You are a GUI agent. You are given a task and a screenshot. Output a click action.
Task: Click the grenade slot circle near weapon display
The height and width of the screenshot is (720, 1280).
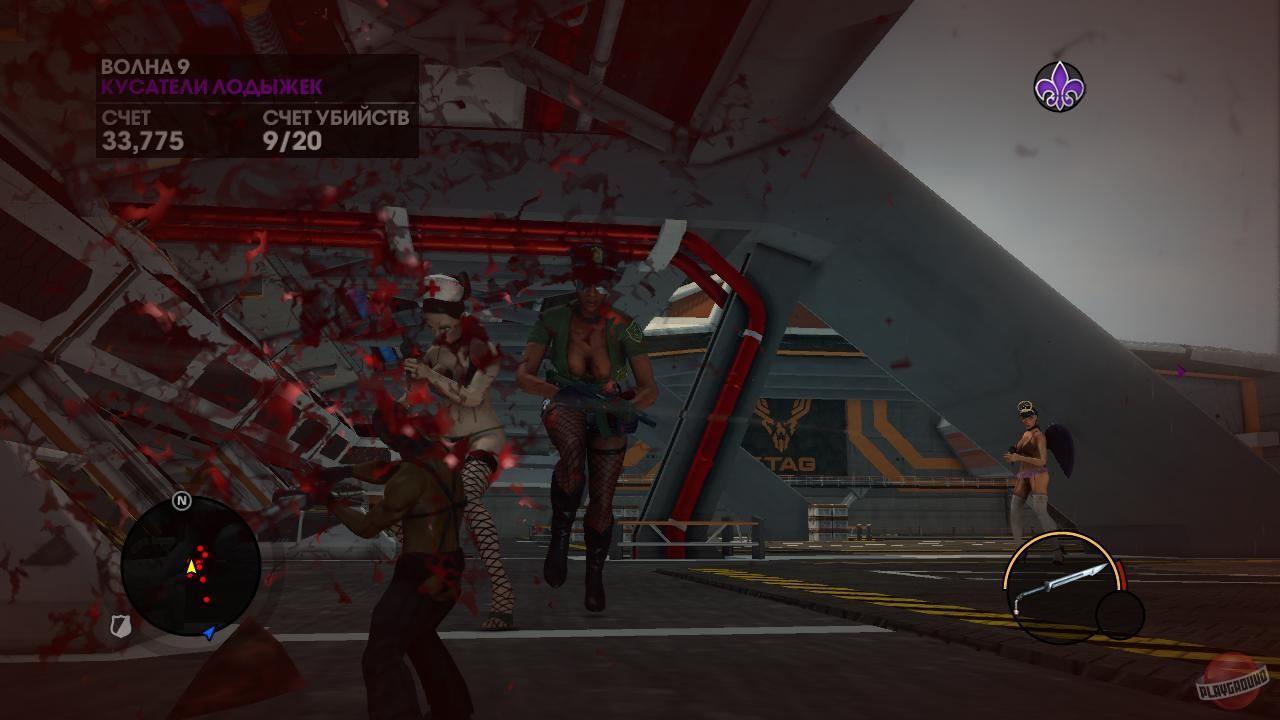(x=1113, y=615)
